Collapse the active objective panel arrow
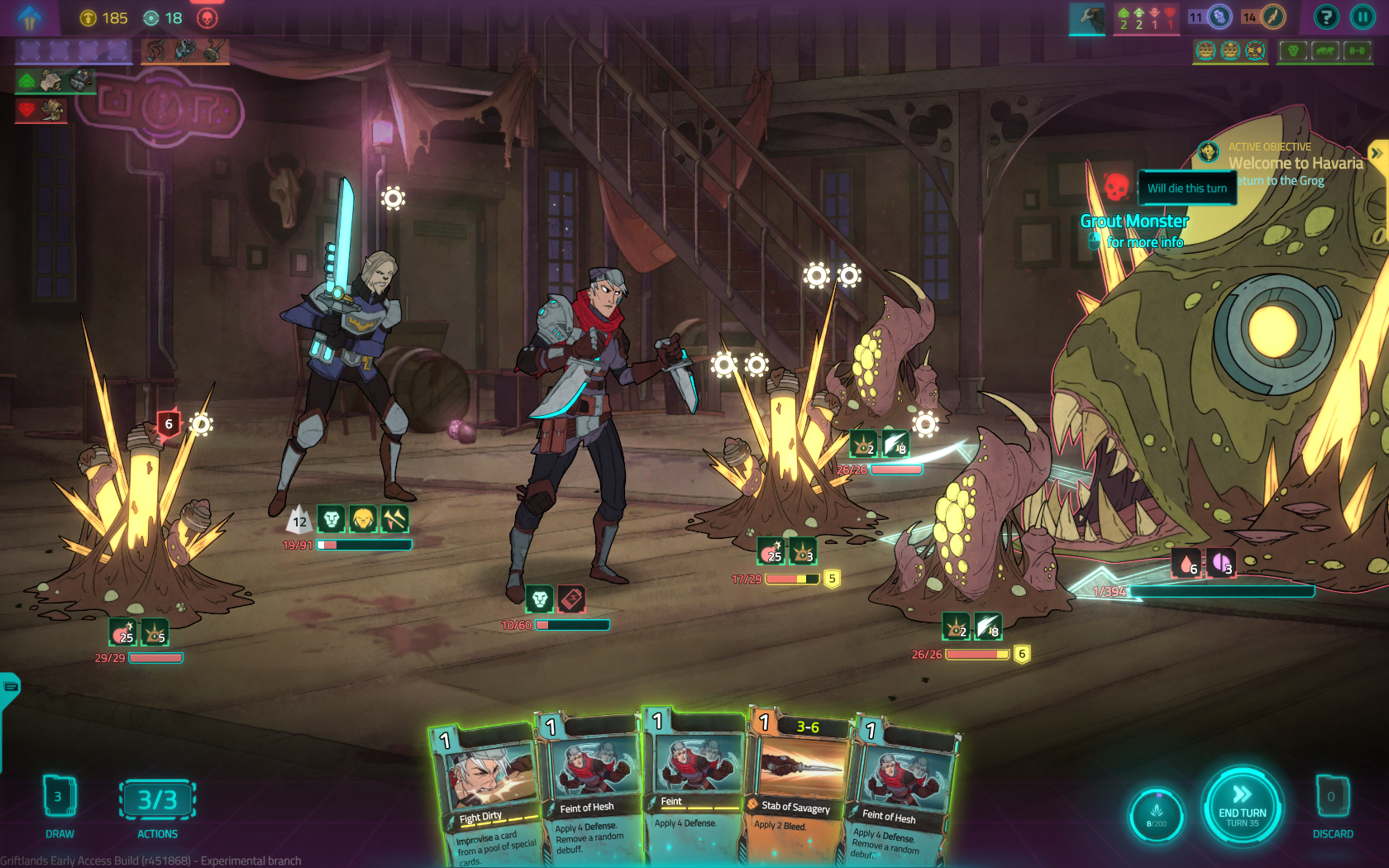Image resolution: width=1389 pixels, height=868 pixels. (1377, 153)
